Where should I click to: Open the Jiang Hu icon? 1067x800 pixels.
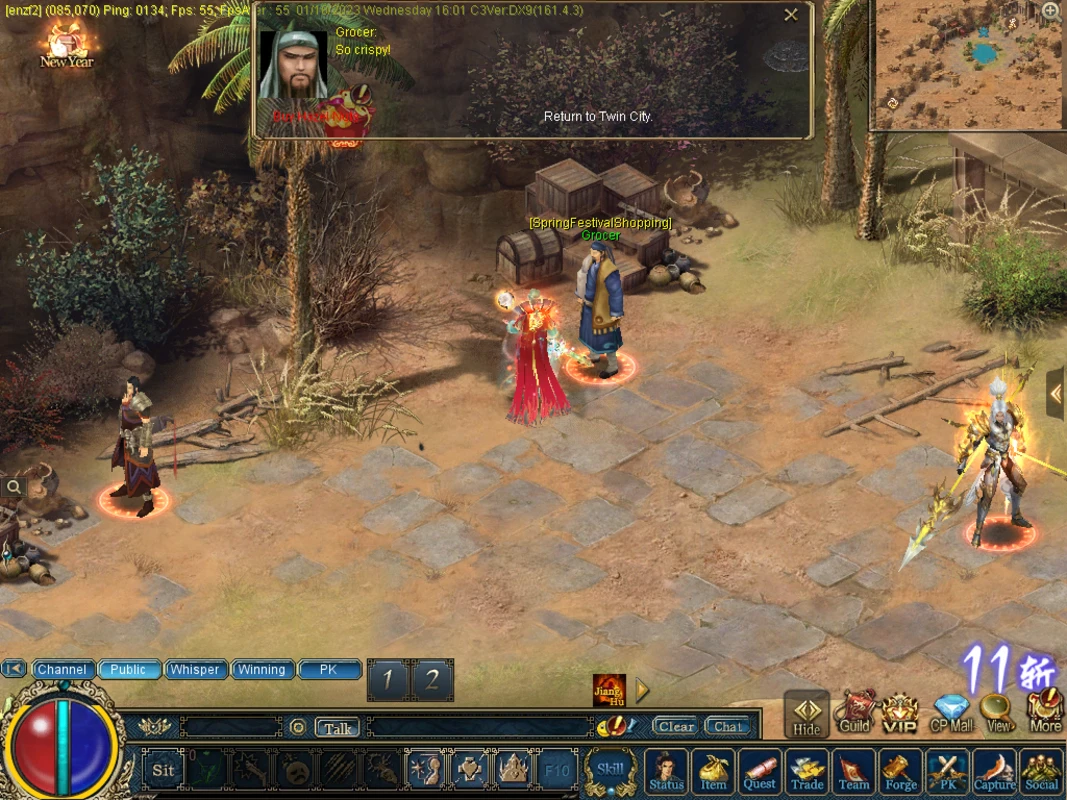coord(609,689)
